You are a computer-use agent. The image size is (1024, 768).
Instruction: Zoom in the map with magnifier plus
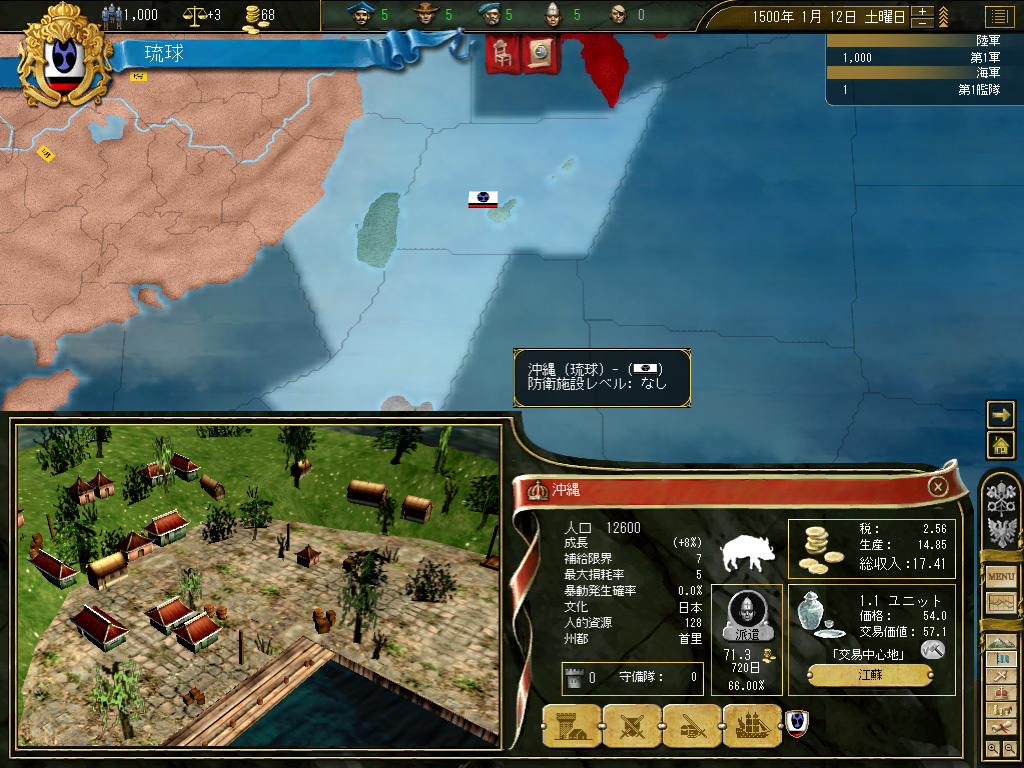point(992,748)
